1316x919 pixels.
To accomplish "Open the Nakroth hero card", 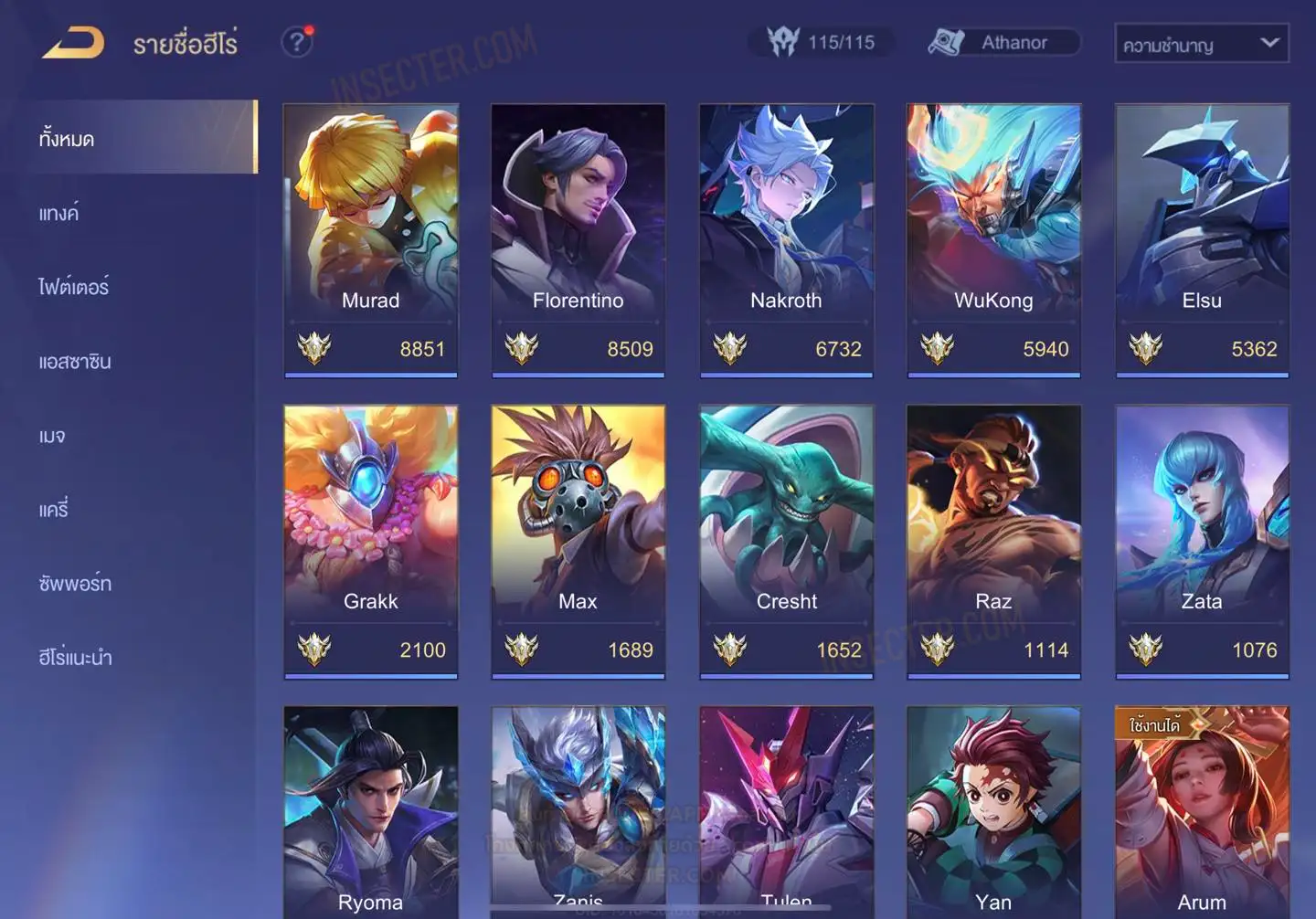I will click(786, 239).
